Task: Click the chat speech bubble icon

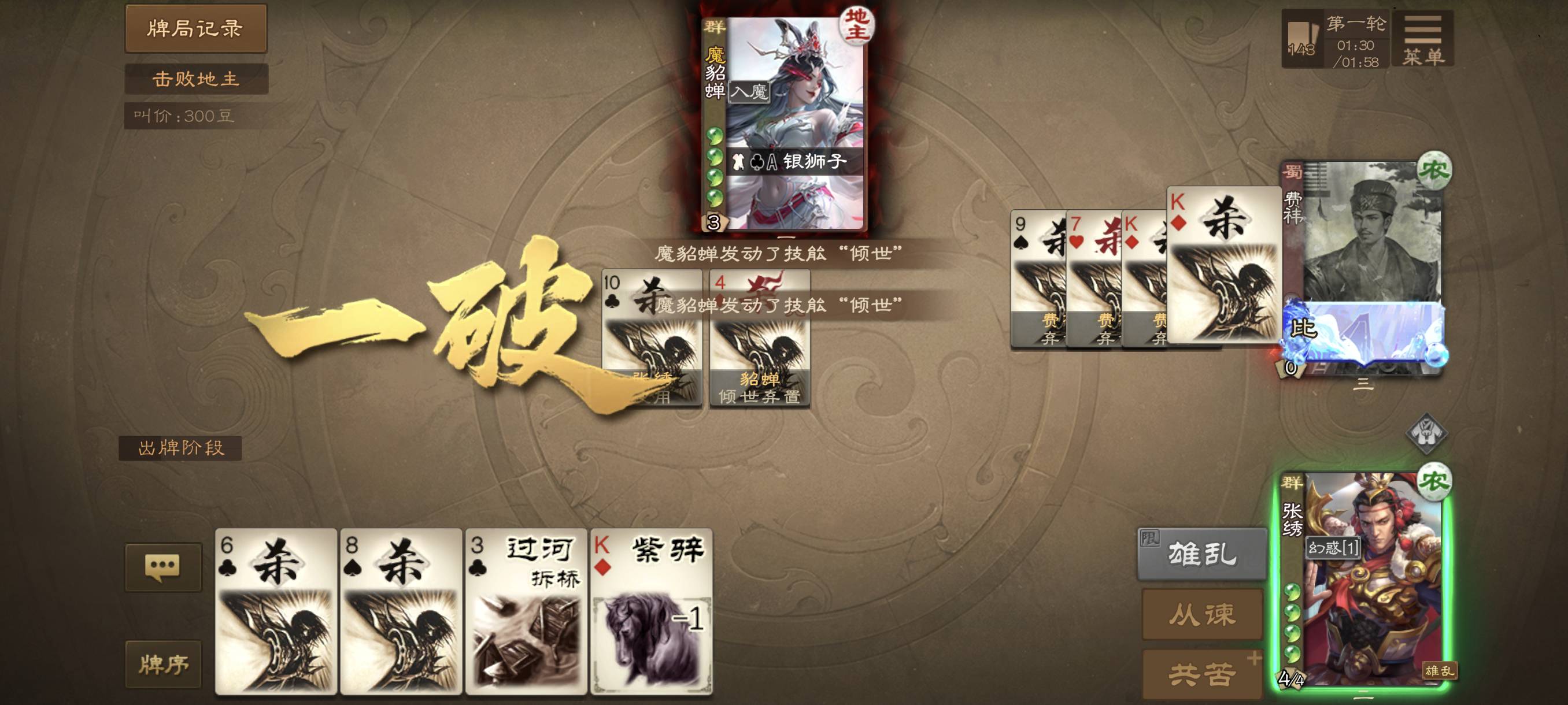Action: pyautogui.click(x=164, y=566)
